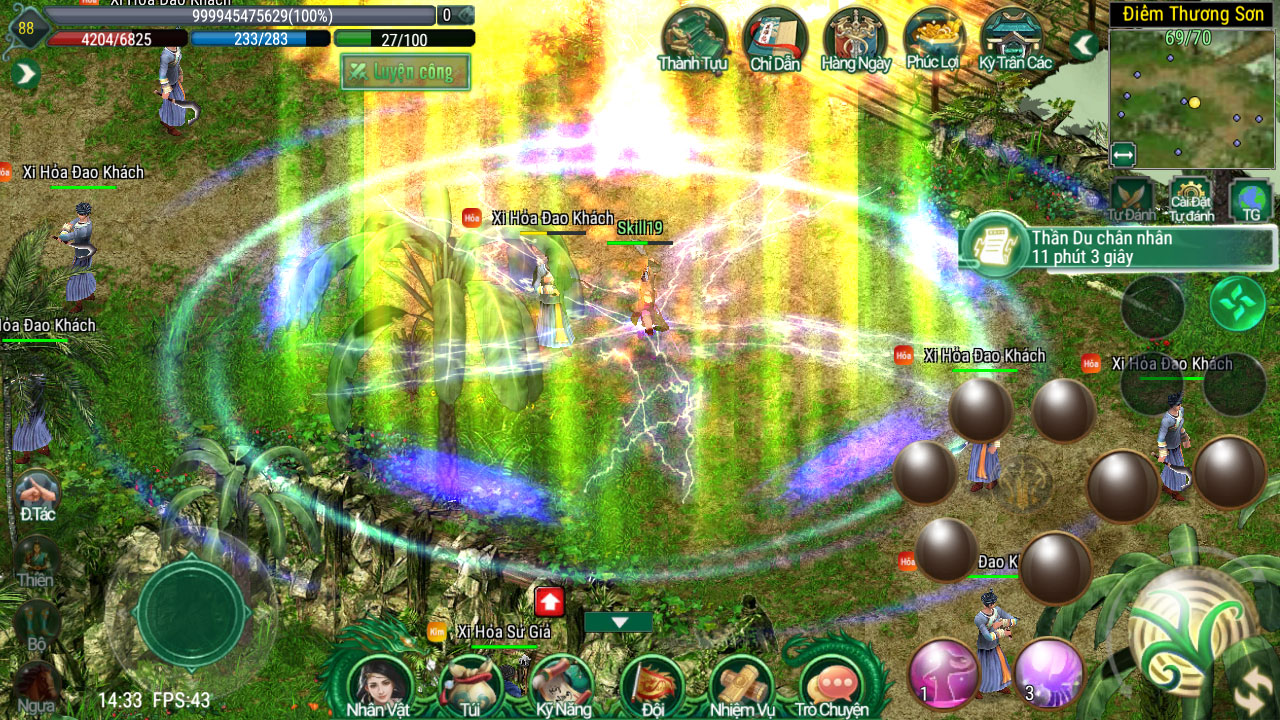Open the Thành Tựu achievements menu

coord(693,40)
